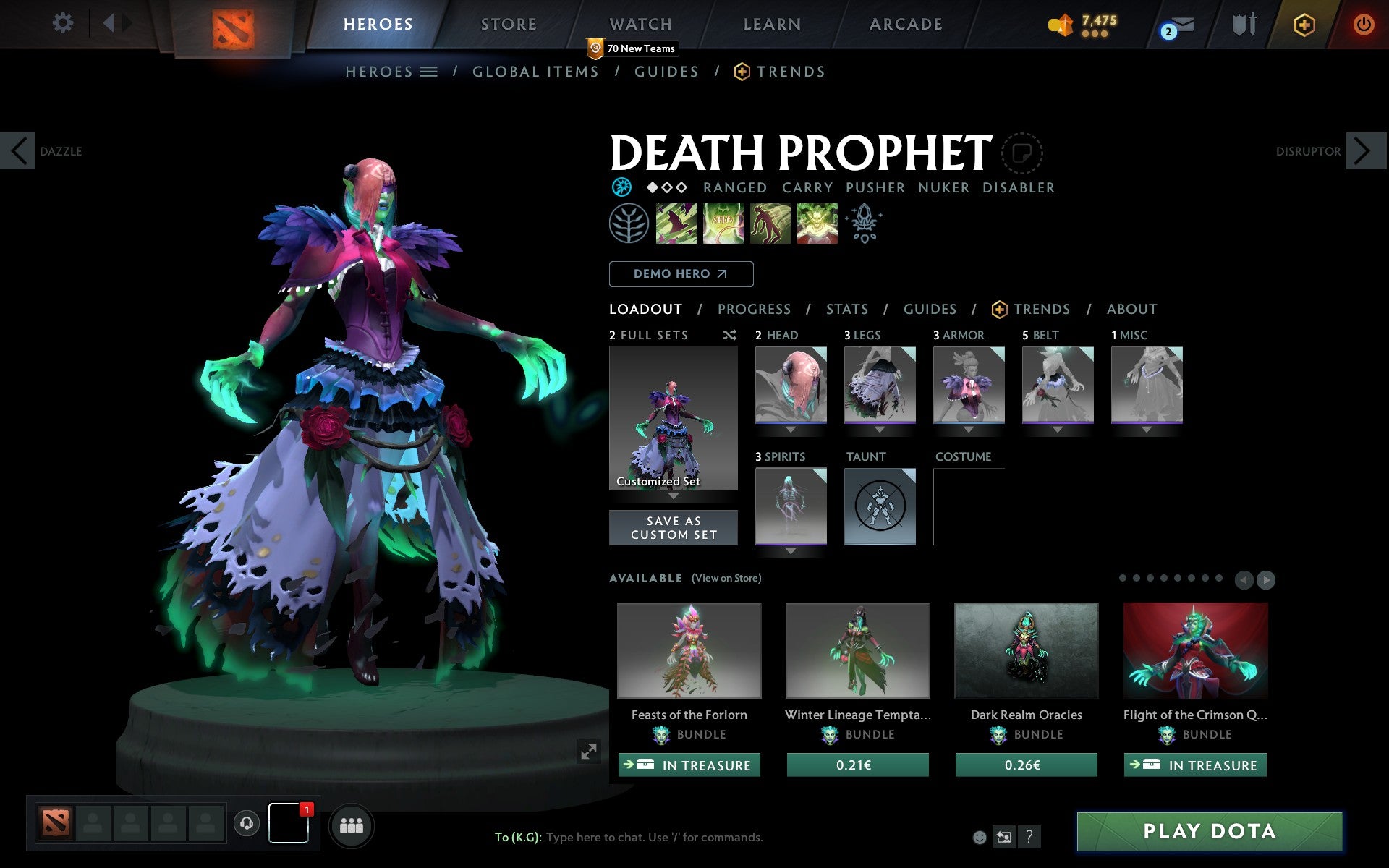
Task: Click the chat input field
Action: point(654,837)
